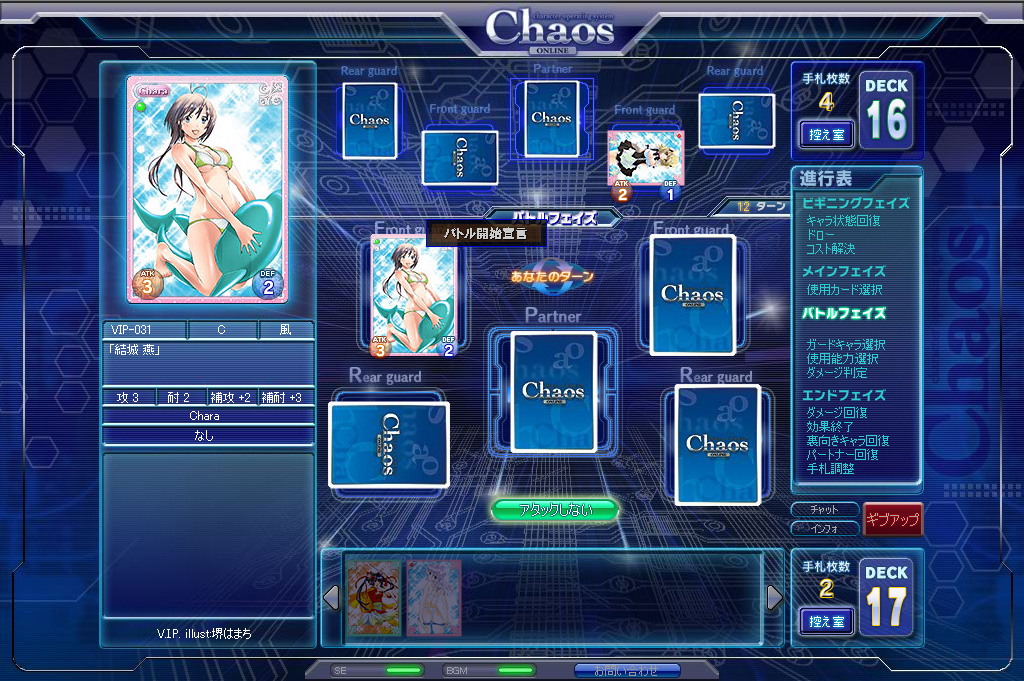The width and height of the screenshot is (1024, 681).
Task: Choose the white-haired card in your hand
Action: [x=433, y=597]
